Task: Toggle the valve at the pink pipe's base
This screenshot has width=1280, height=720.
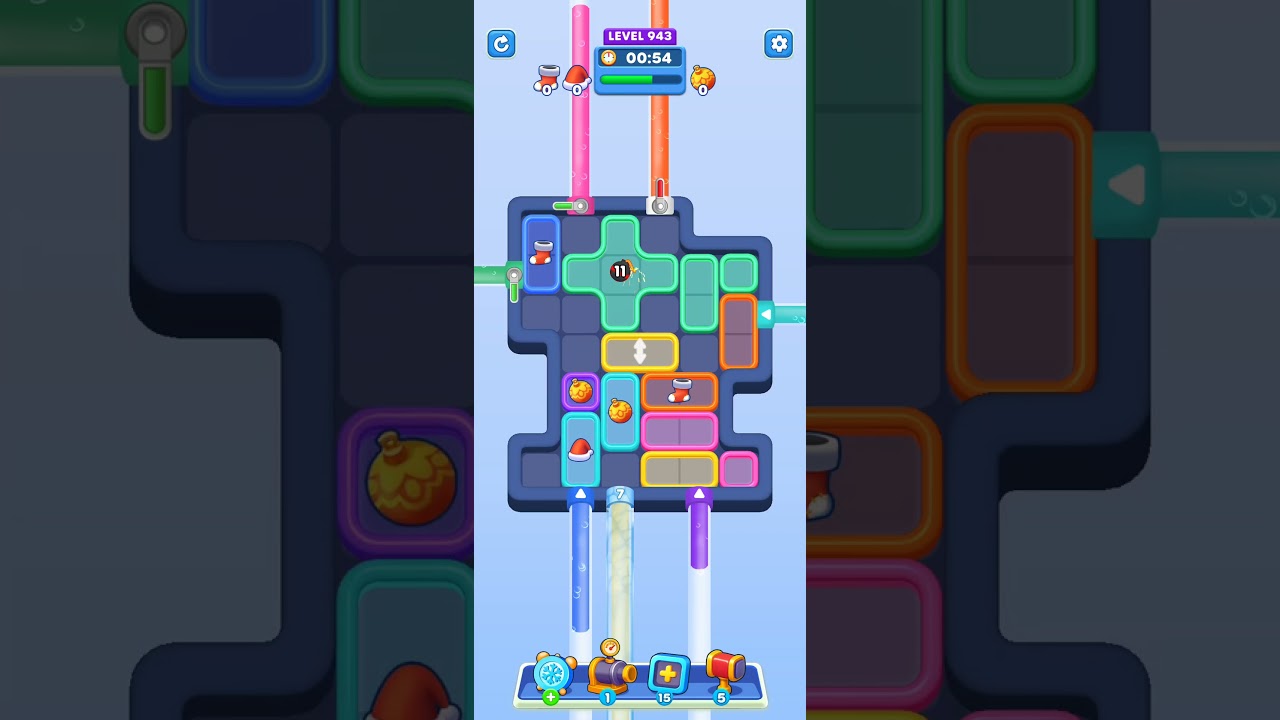Action: [580, 205]
